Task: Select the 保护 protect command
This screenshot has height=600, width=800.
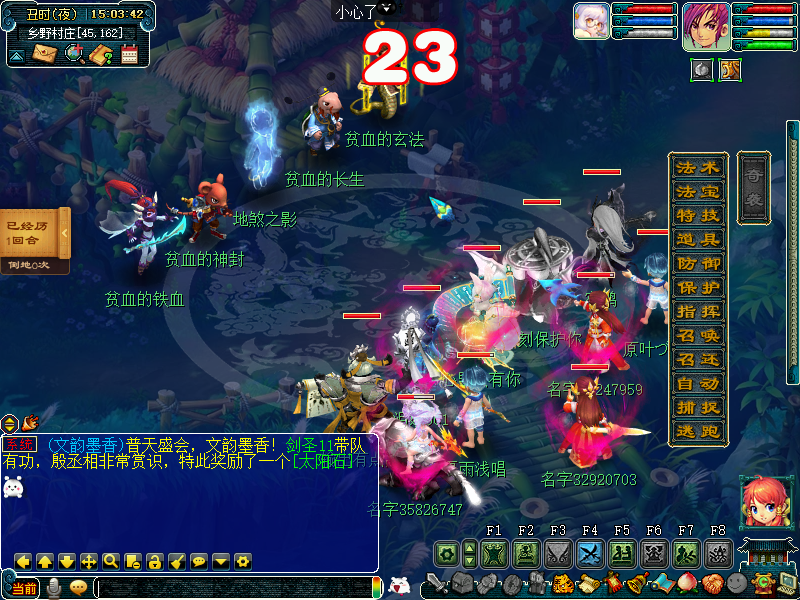Action: coord(697,287)
